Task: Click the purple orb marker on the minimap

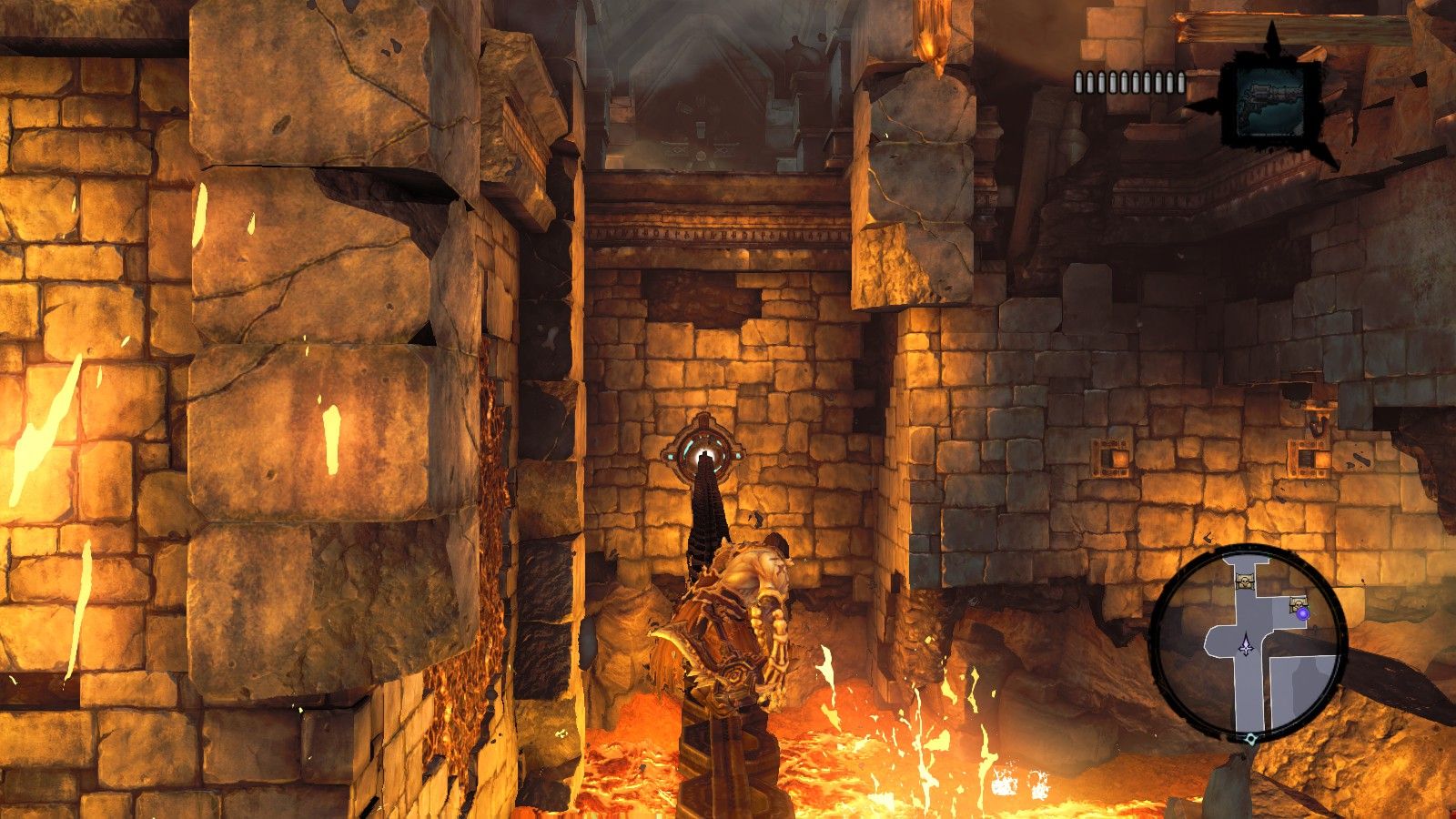Action: (x=1303, y=614)
